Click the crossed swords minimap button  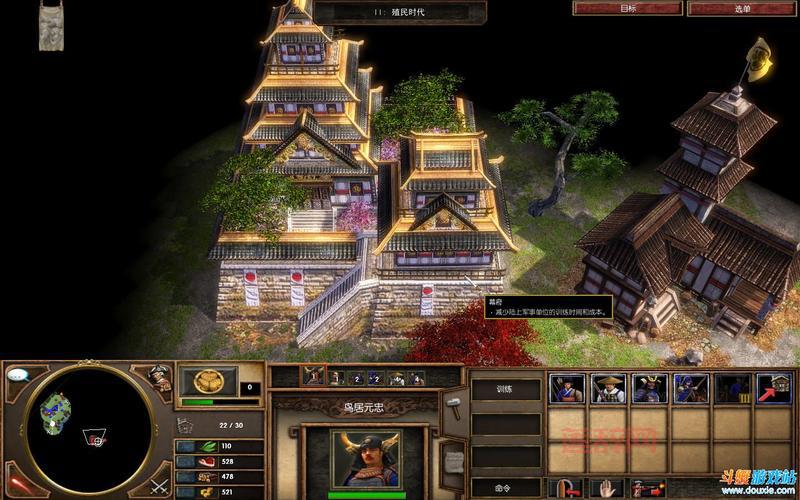tap(158, 486)
